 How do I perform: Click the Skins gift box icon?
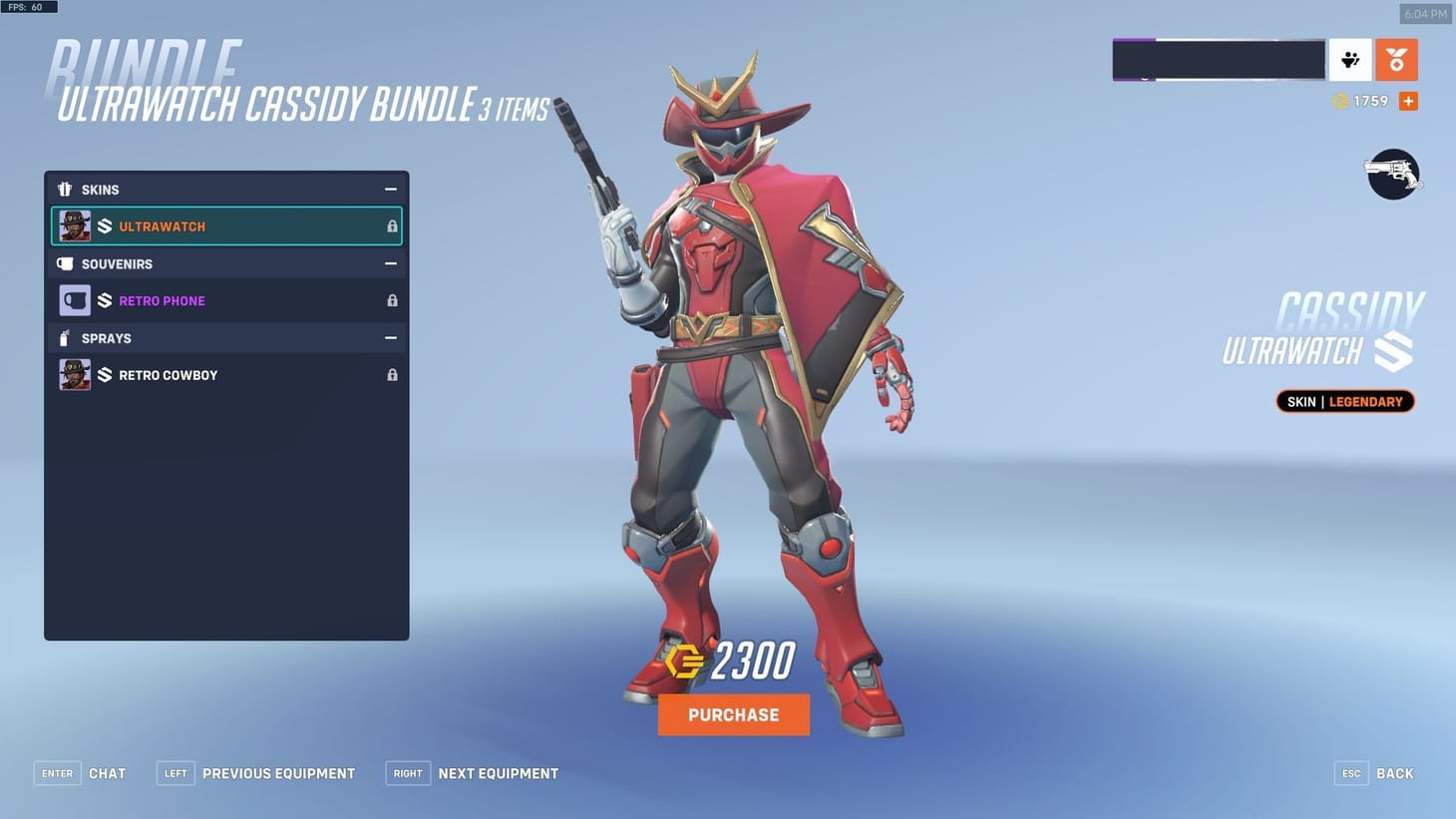(65, 189)
